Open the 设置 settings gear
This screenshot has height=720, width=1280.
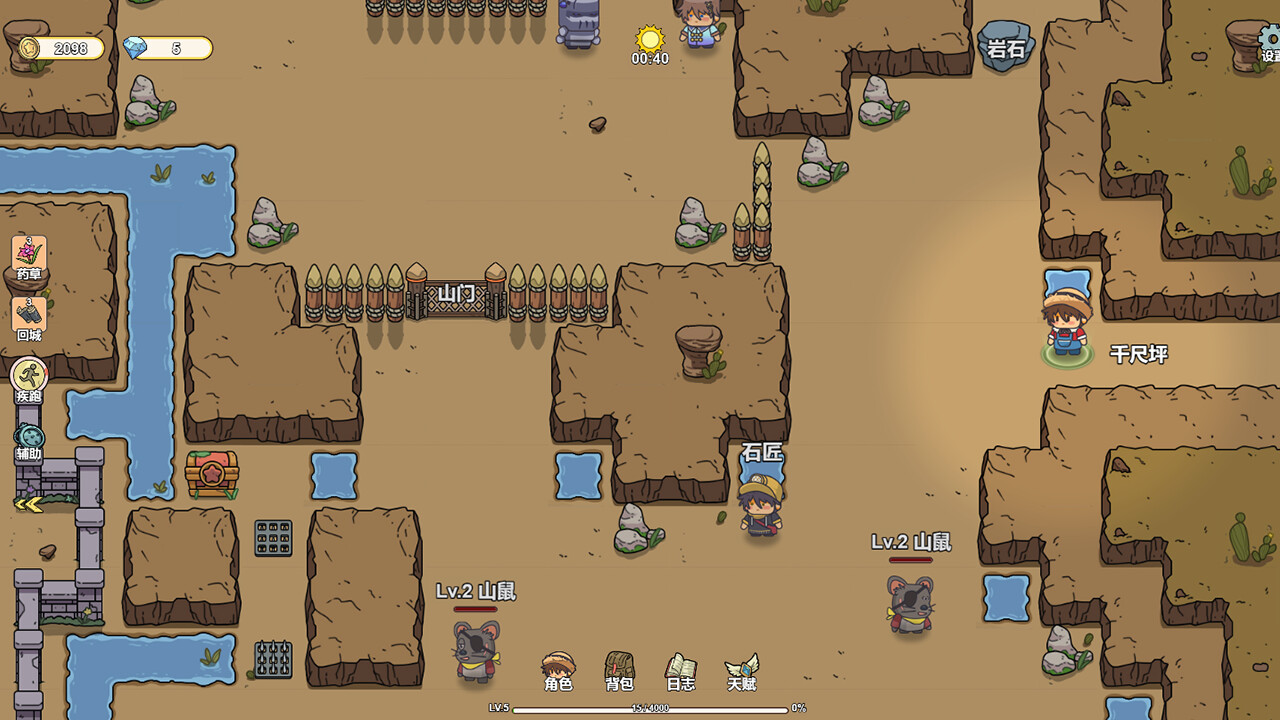pyautogui.click(x=1268, y=42)
